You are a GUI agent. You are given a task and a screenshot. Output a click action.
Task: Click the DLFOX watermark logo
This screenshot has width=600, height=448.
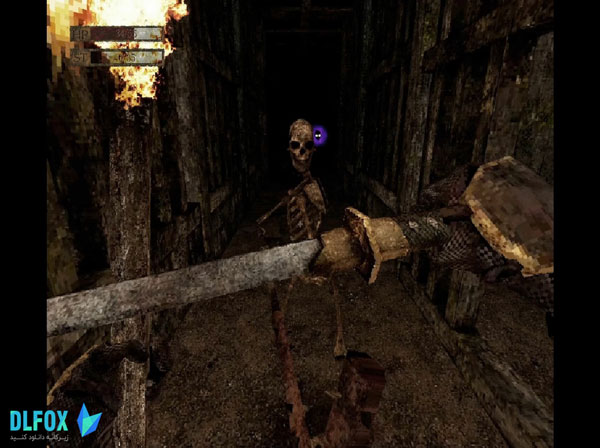click(55, 421)
